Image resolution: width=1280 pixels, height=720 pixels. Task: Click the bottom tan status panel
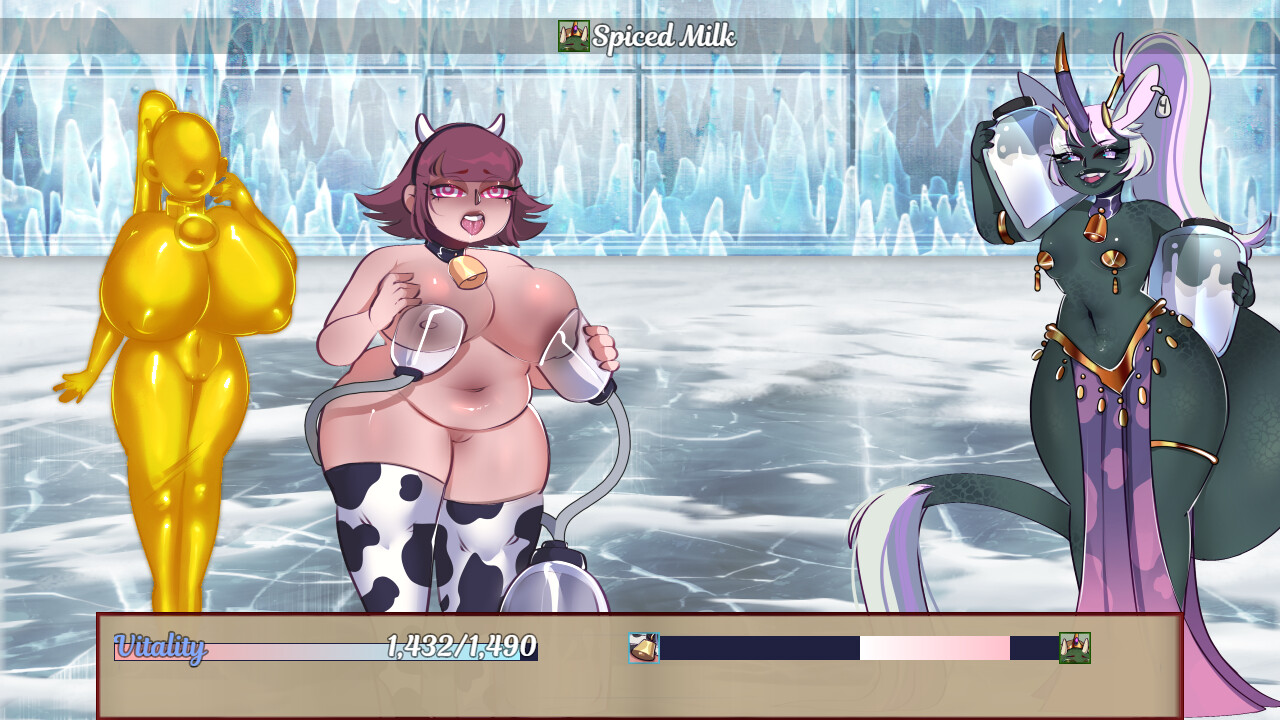click(x=640, y=690)
